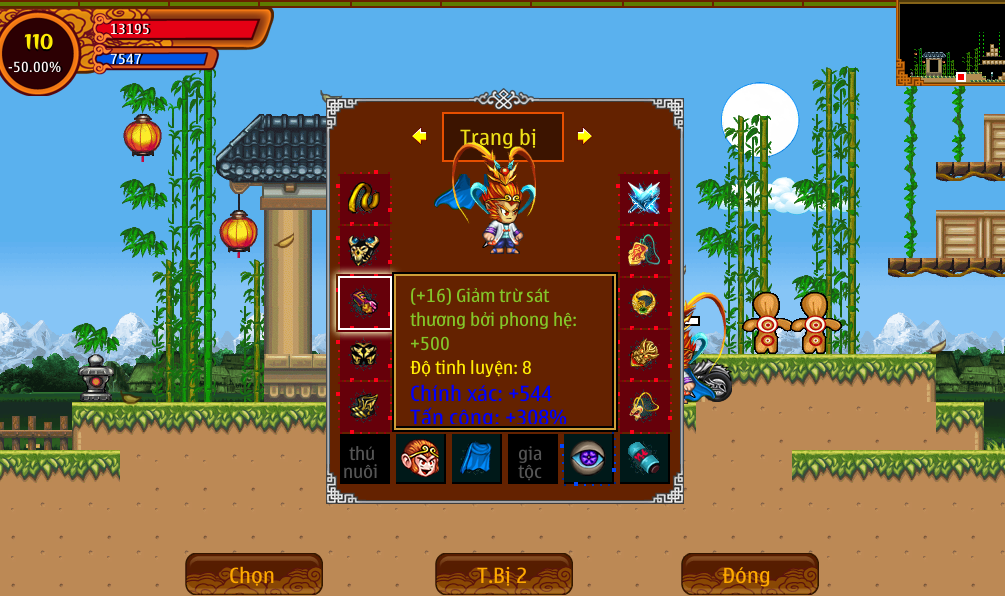The height and width of the screenshot is (596, 1005).
Task: Open the Trang bị title tab
Action: click(502, 137)
